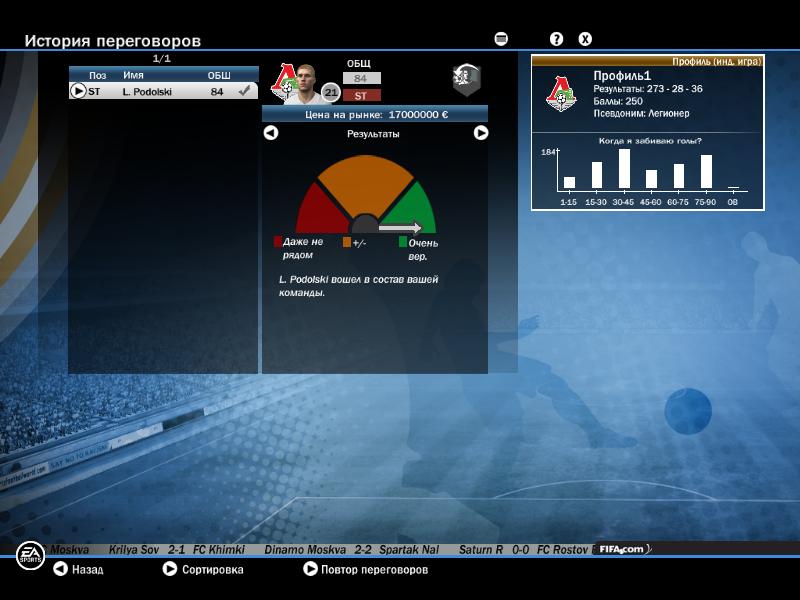Click the EA Sports logo
The width and height of the screenshot is (800, 600).
(x=30, y=556)
